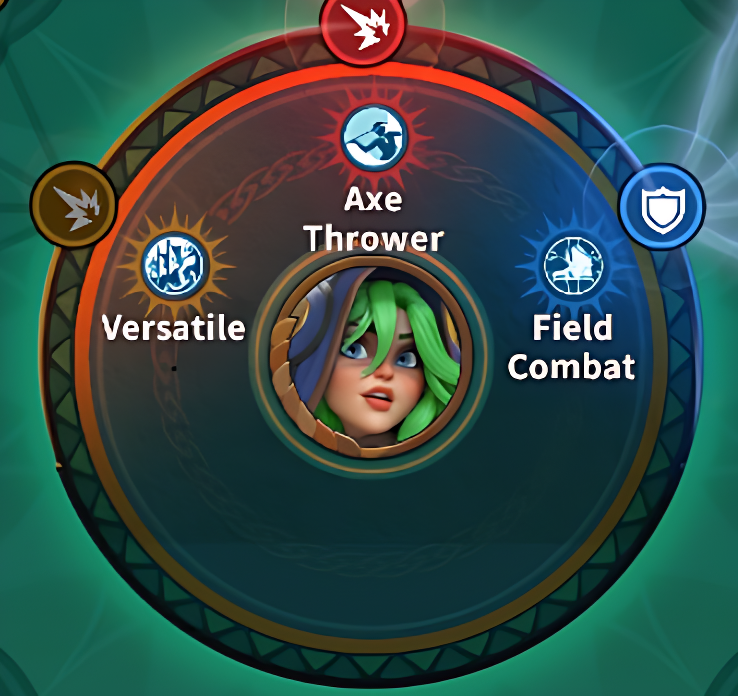Select the Axe Thrower talent icon
The width and height of the screenshot is (738, 696).
tap(373, 139)
